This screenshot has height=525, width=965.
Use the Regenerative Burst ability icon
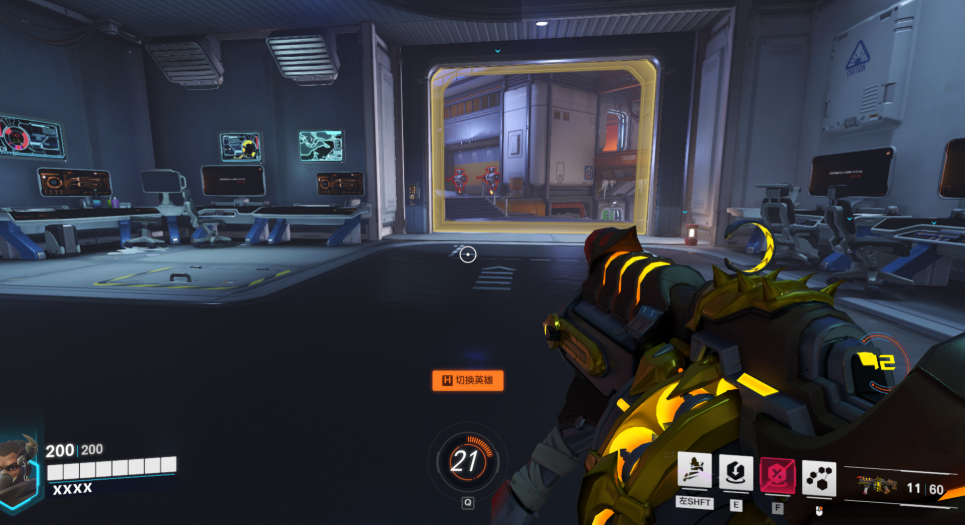coord(736,472)
